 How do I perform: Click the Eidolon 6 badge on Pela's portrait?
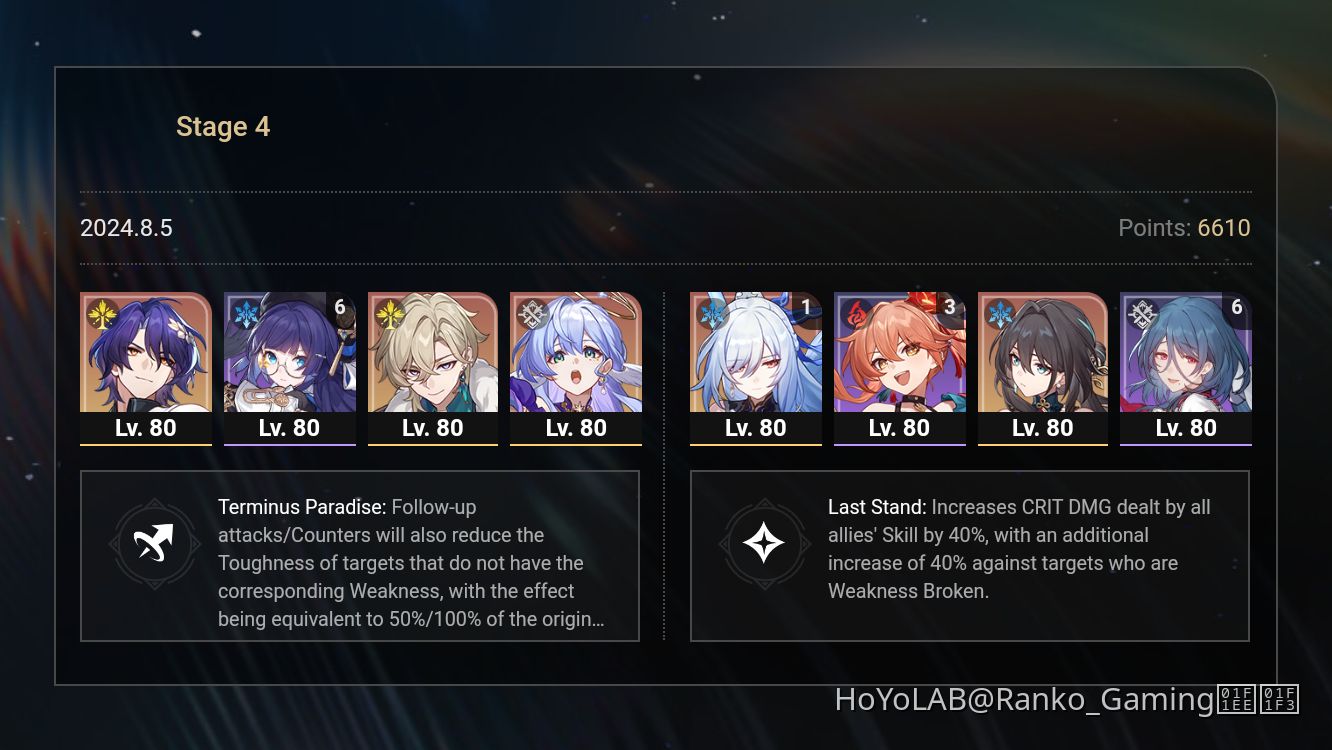(339, 310)
